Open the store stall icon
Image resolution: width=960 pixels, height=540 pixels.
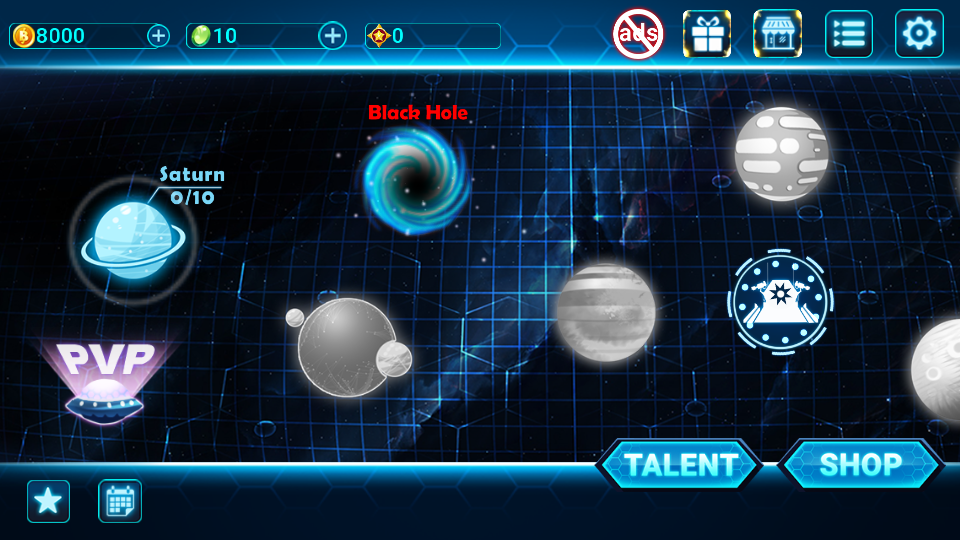coord(777,34)
